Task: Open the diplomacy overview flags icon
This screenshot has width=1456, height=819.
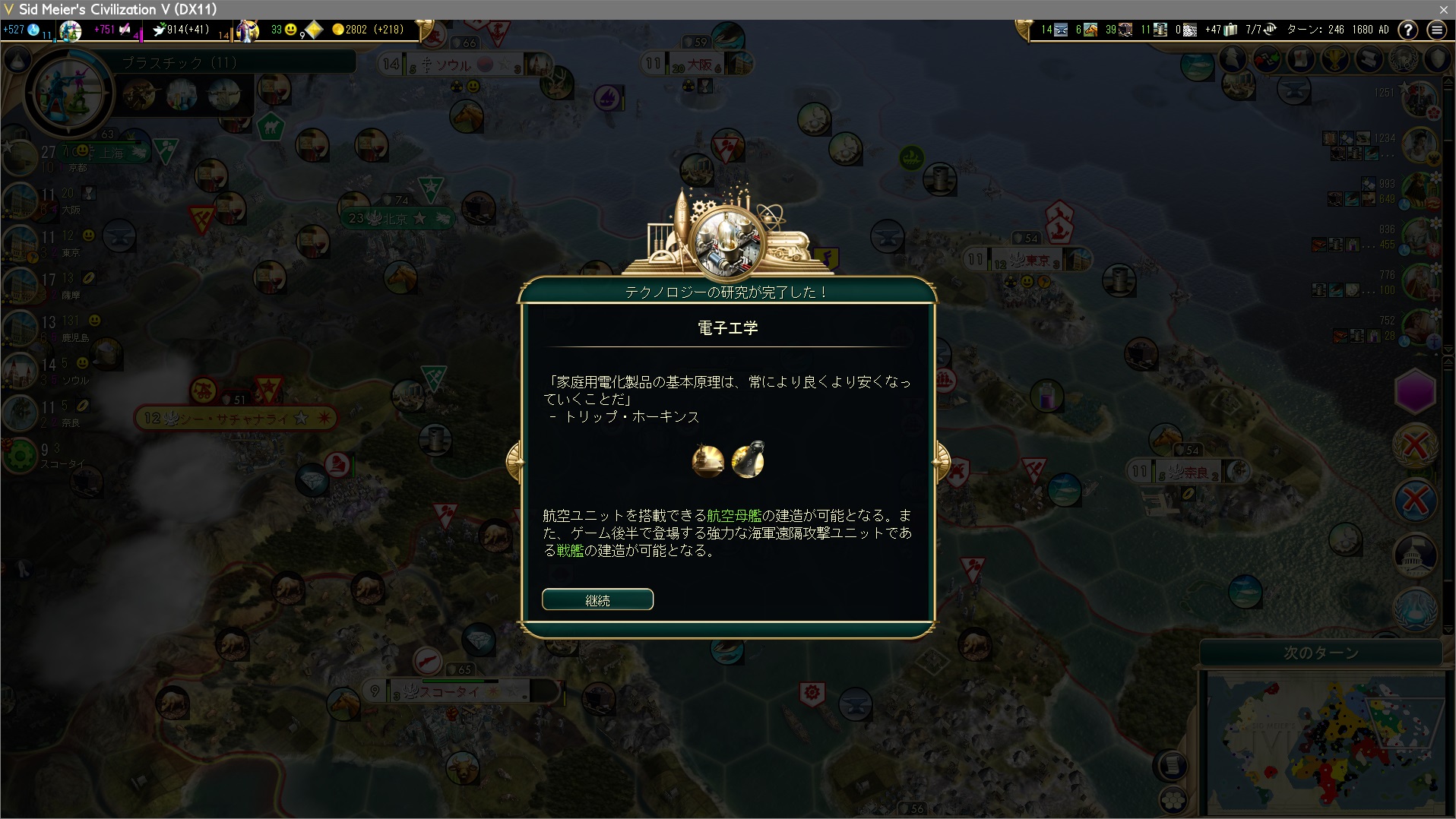Action: (x=1267, y=59)
